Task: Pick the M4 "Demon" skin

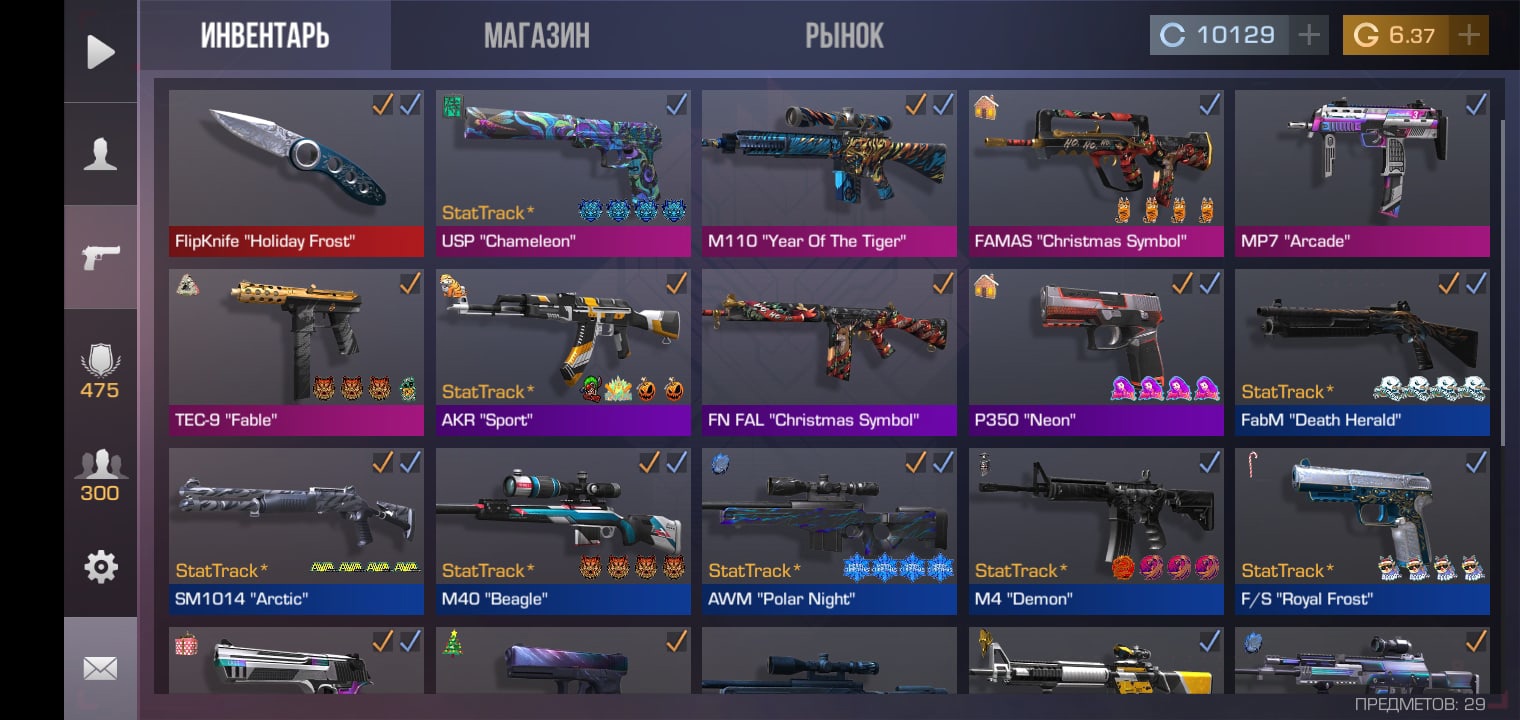Action: (x=1096, y=531)
